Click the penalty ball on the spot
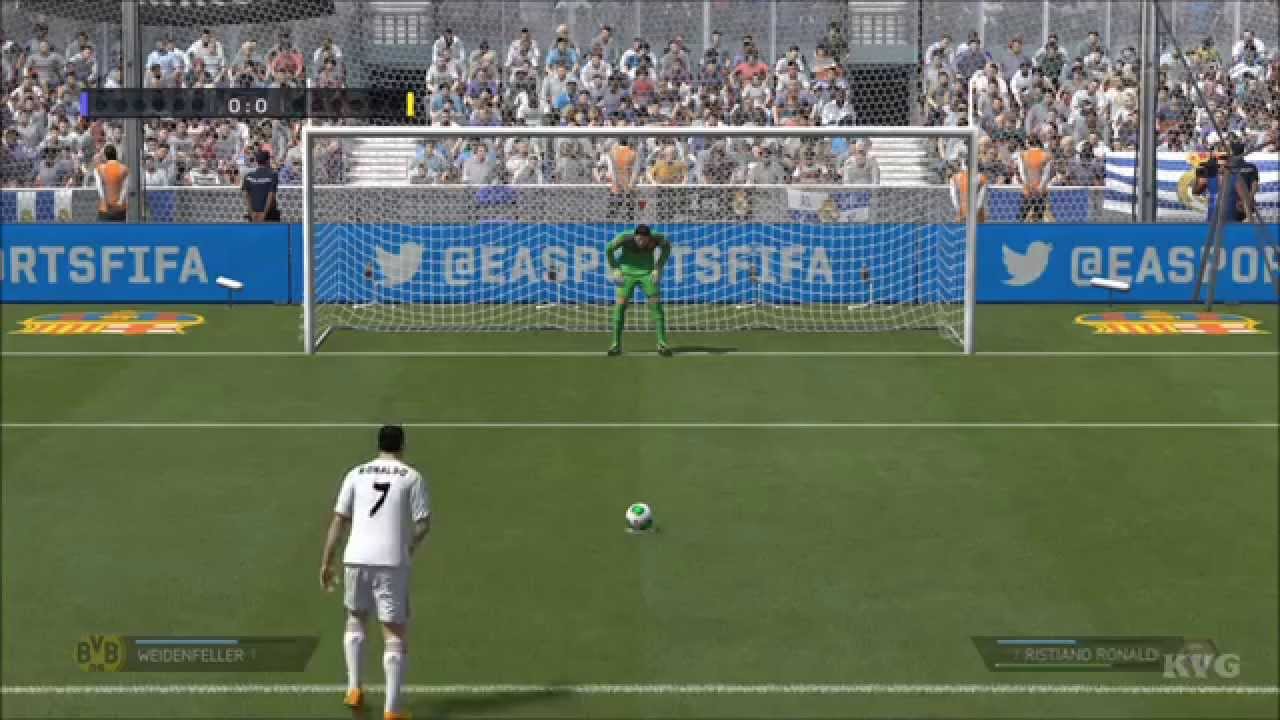 [641, 513]
